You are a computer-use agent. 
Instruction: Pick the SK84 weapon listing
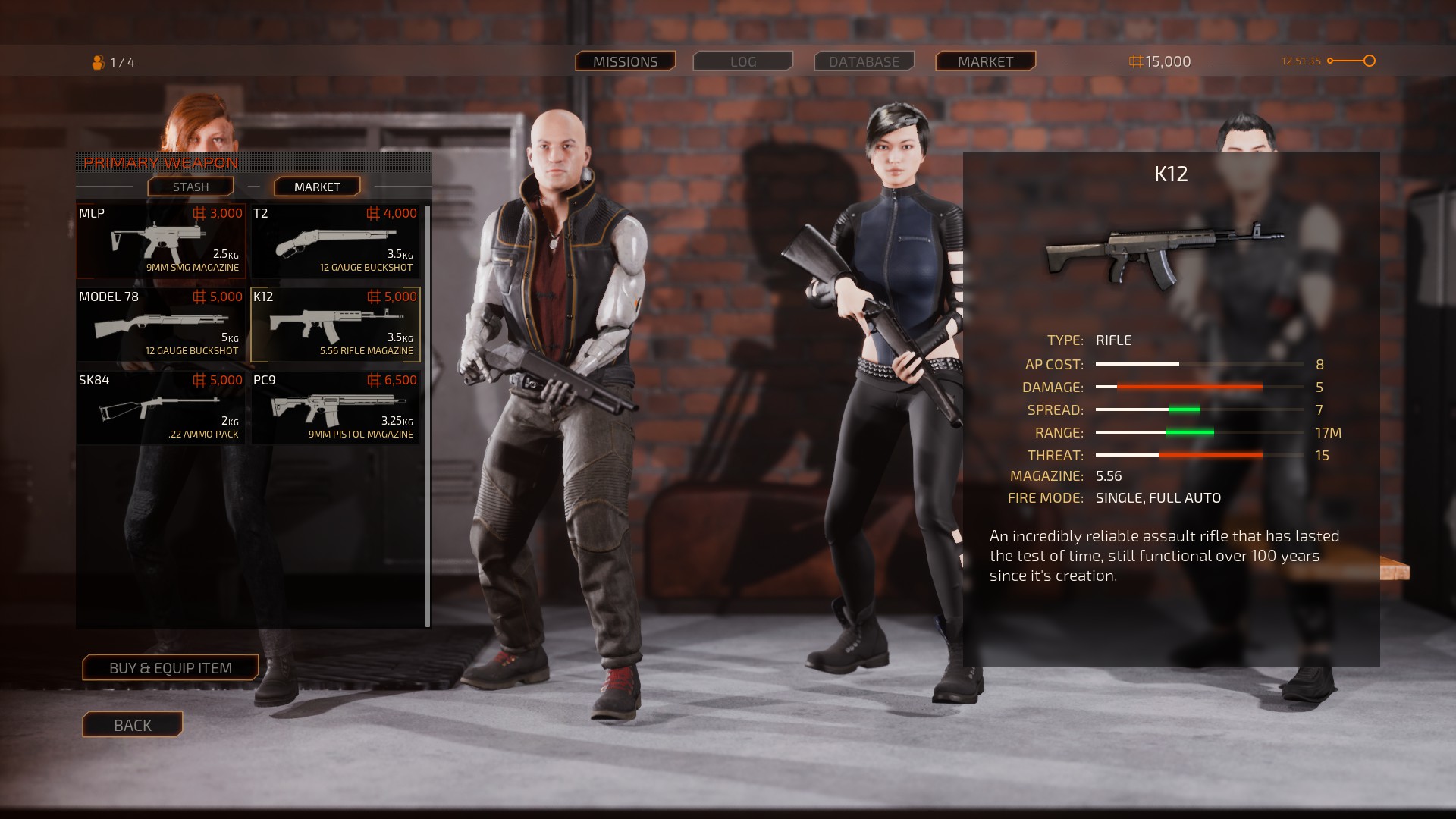[x=161, y=407]
